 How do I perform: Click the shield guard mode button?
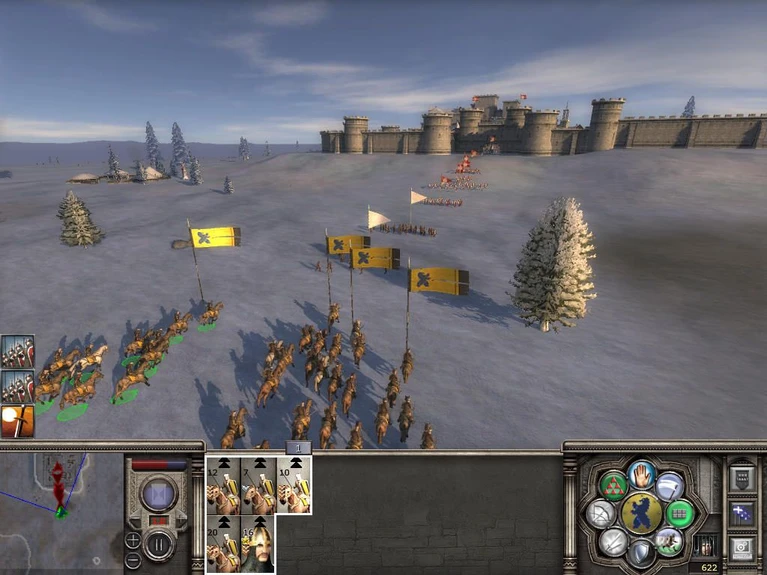coord(641,553)
